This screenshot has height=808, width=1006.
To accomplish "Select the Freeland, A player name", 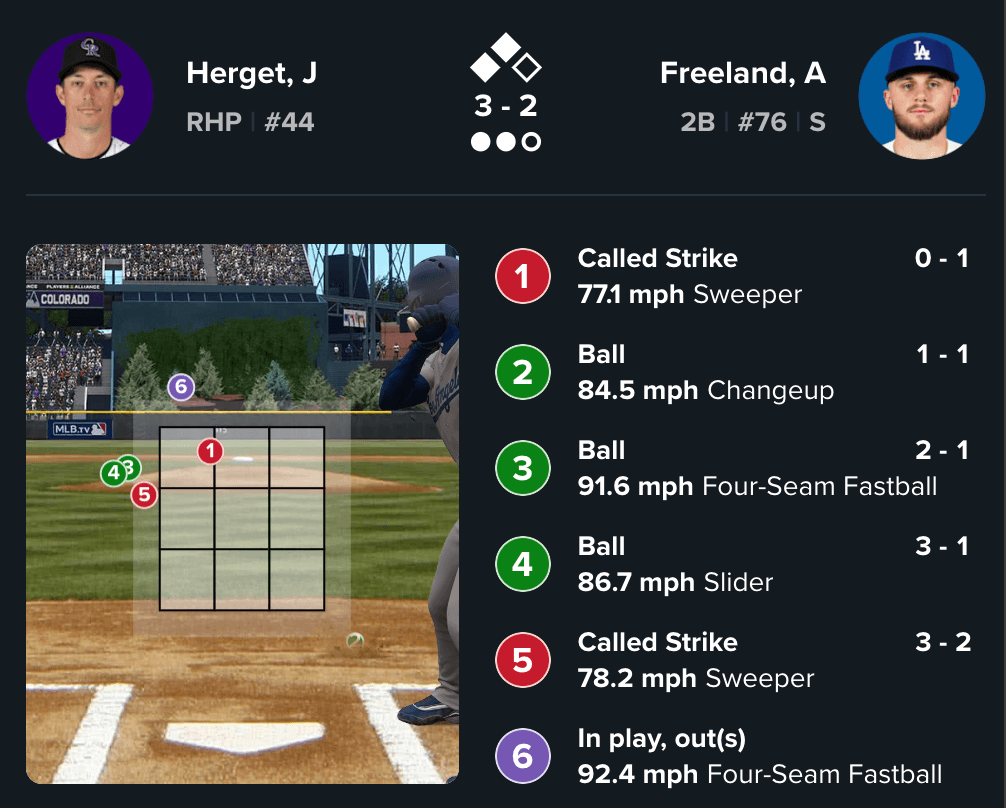I will click(x=742, y=74).
